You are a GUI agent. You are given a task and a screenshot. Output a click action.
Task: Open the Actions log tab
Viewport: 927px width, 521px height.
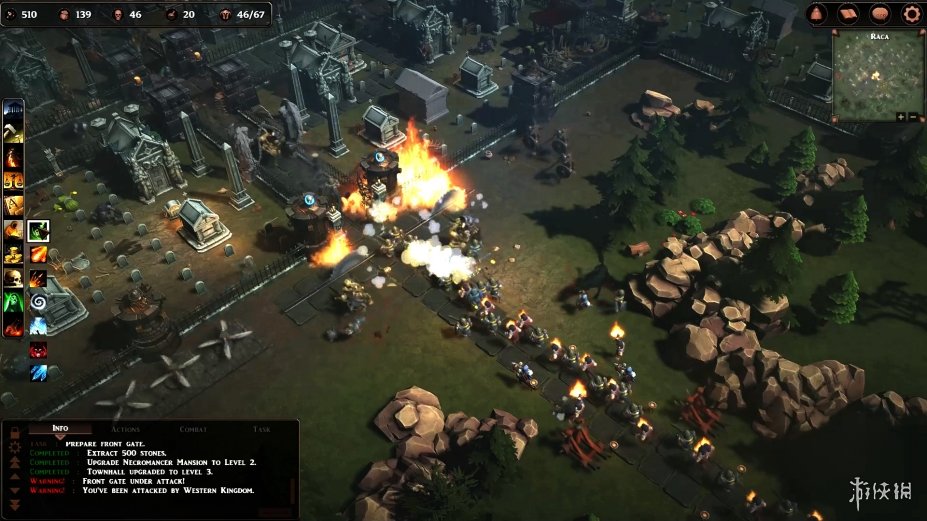click(125, 429)
